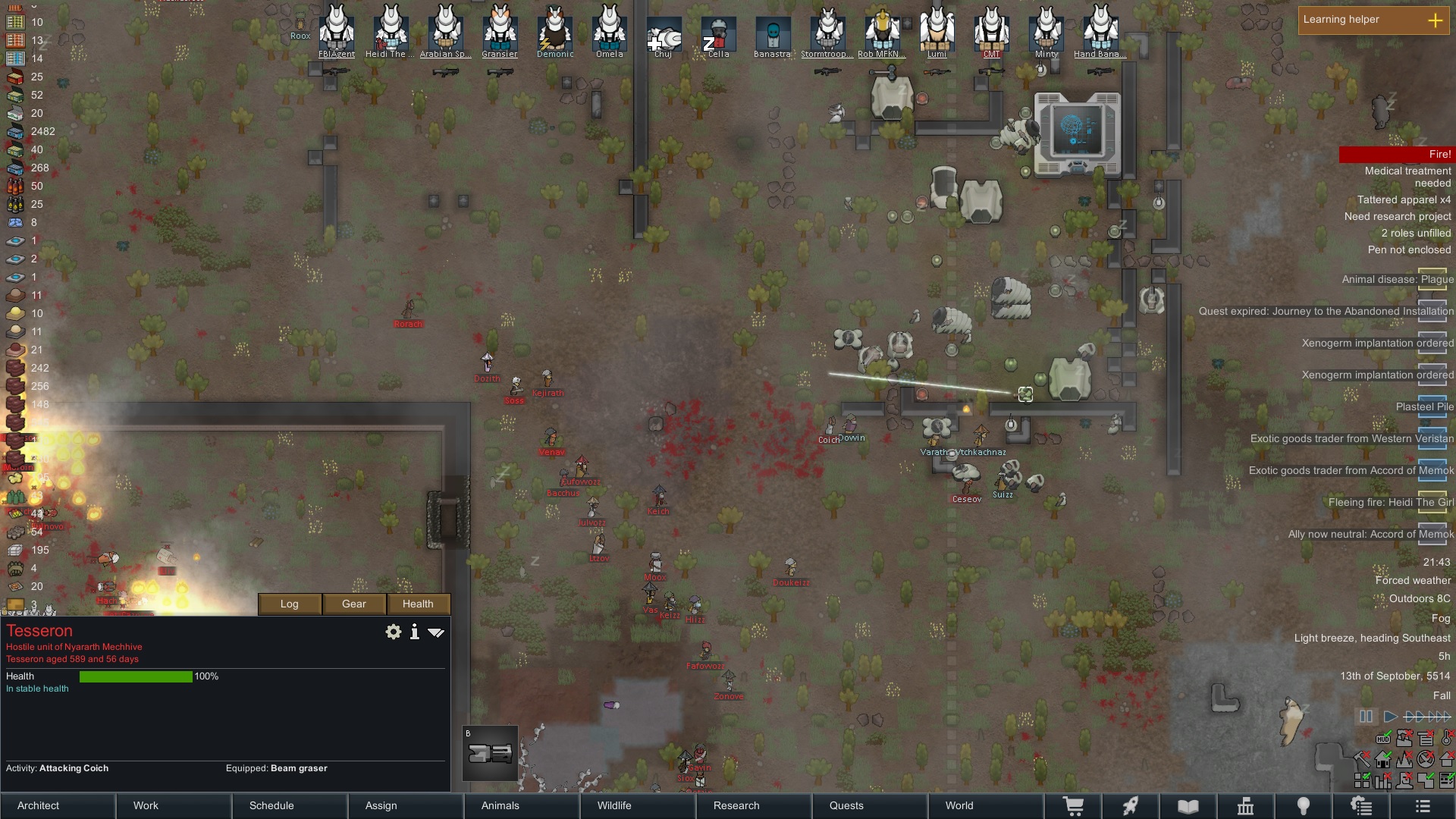The height and width of the screenshot is (819, 1456).
Task: Switch to the Gear tab
Action: (353, 604)
